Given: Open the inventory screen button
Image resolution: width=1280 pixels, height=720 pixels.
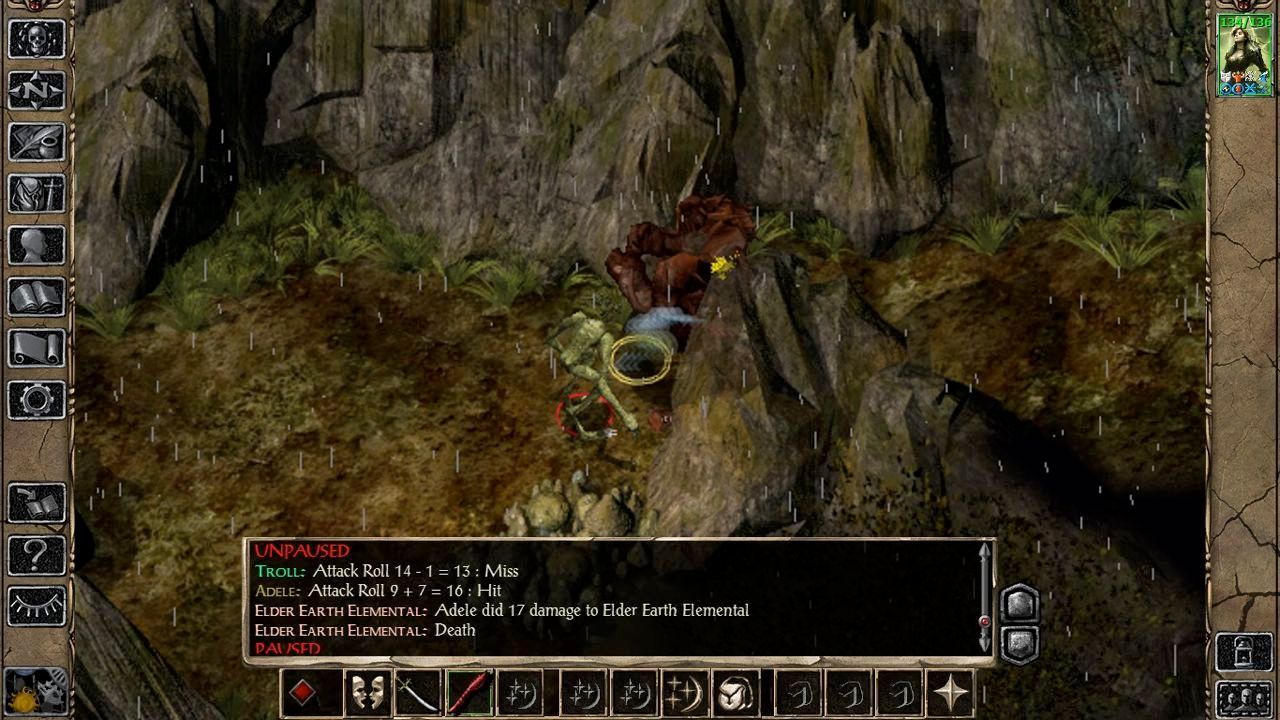Looking at the screenshot, I should [37, 194].
